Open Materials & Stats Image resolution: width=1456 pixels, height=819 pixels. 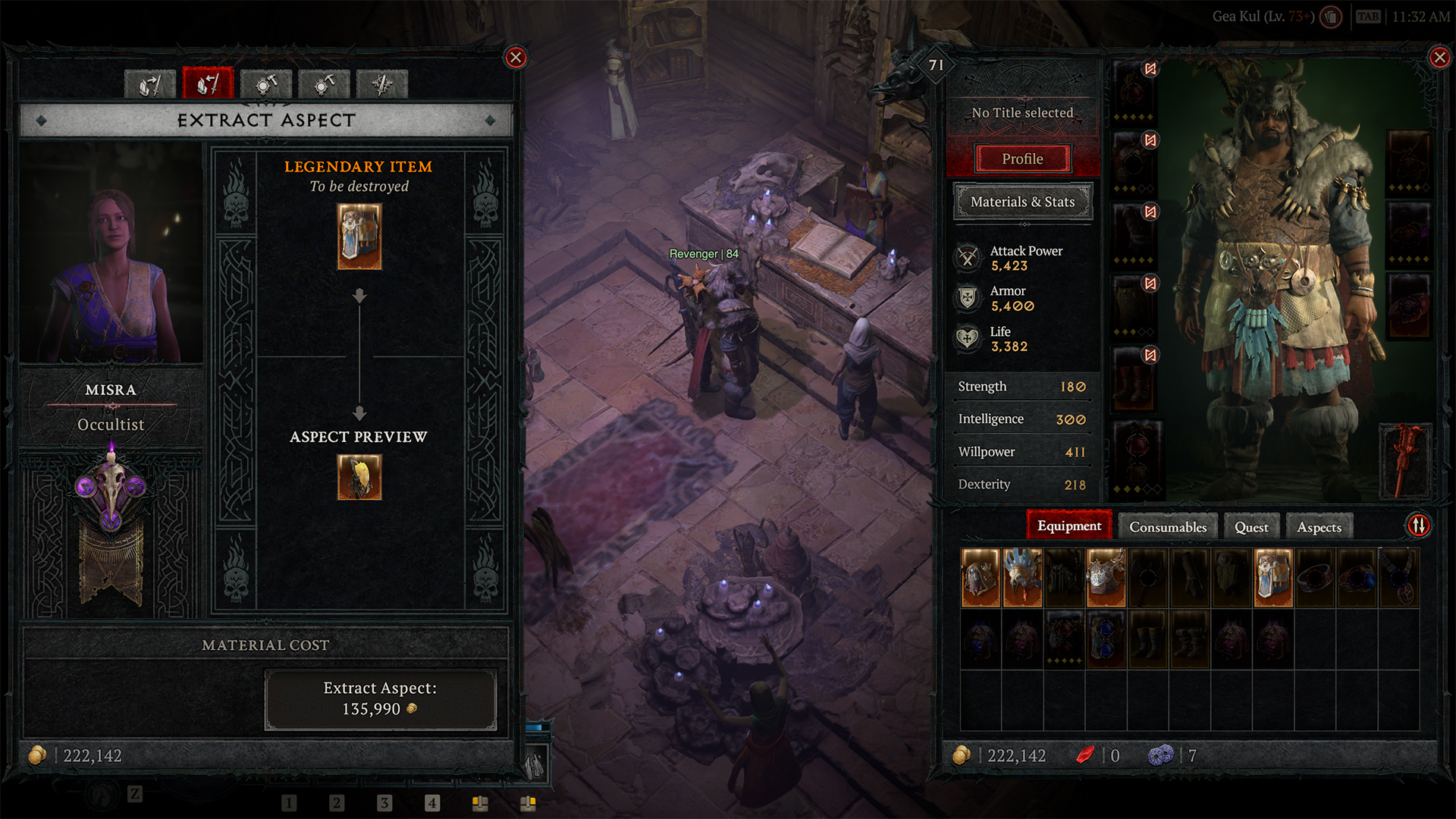pyautogui.click(x=1022, y=202)
